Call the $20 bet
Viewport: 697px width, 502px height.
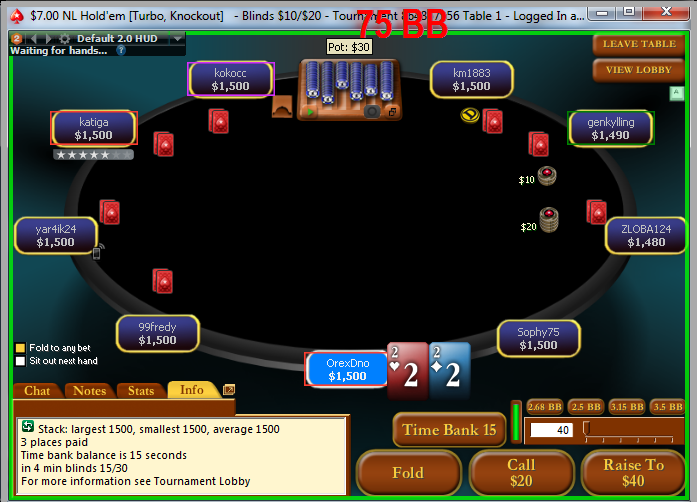[521, 473]
